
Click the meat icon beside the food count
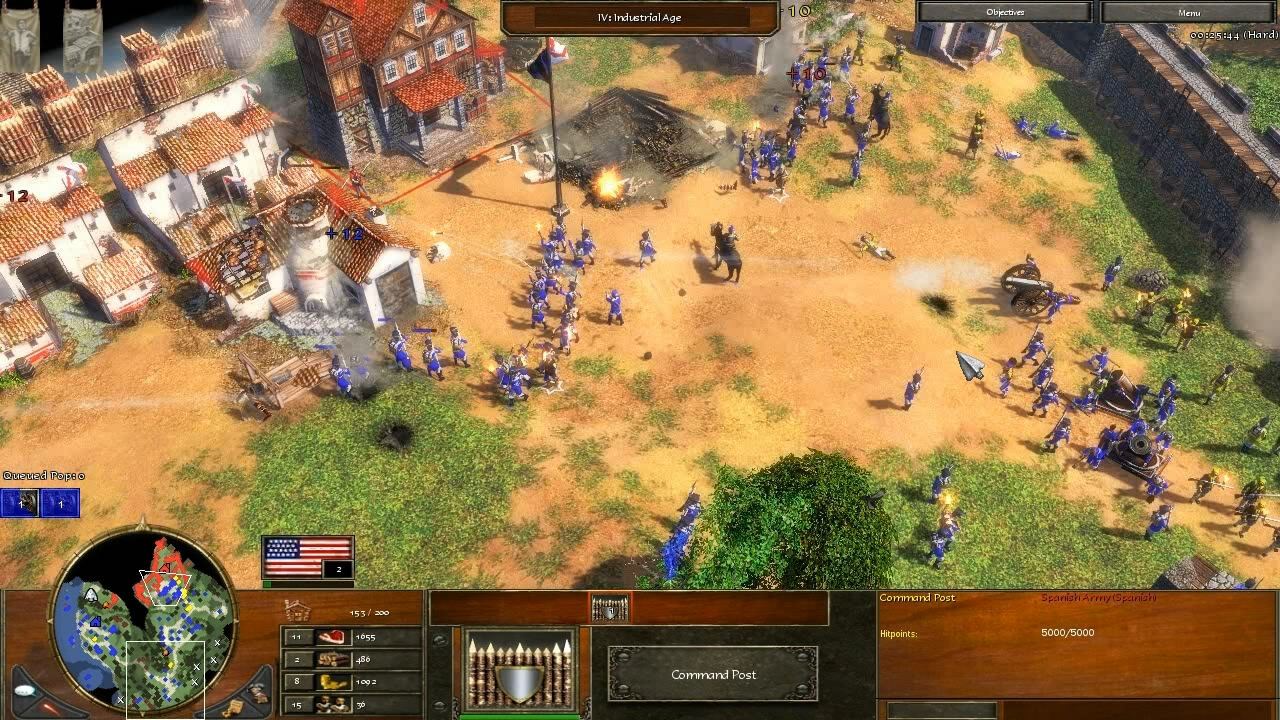point(333,637)
